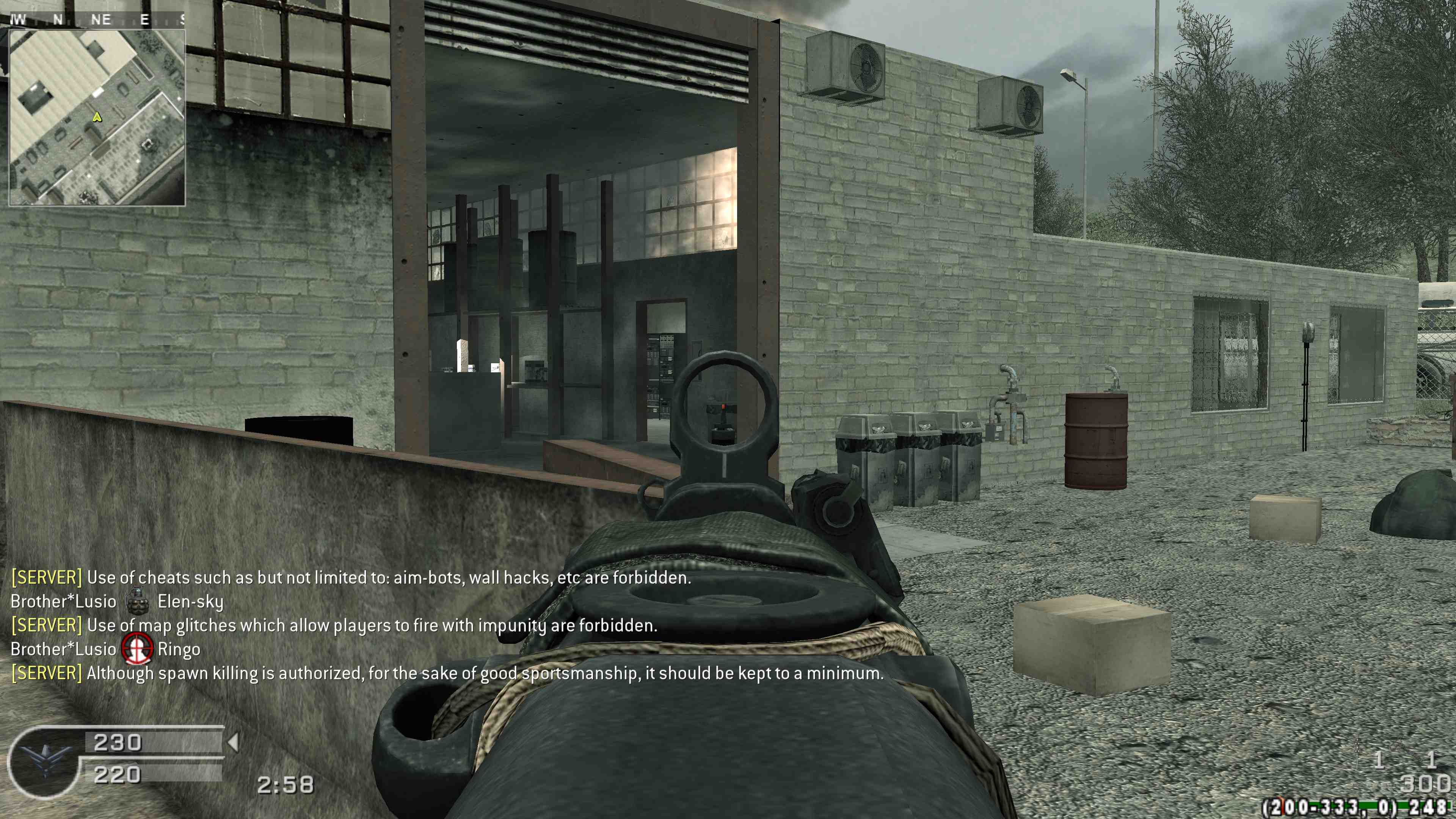This screenshot has width=1456, height=819.
Task: Click the overhead minimap
Action: (97, 118)
